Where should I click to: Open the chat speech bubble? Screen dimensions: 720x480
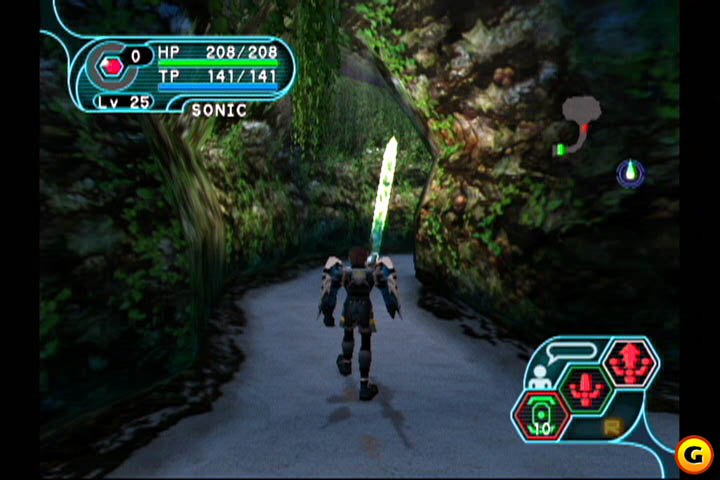(574, 350)
